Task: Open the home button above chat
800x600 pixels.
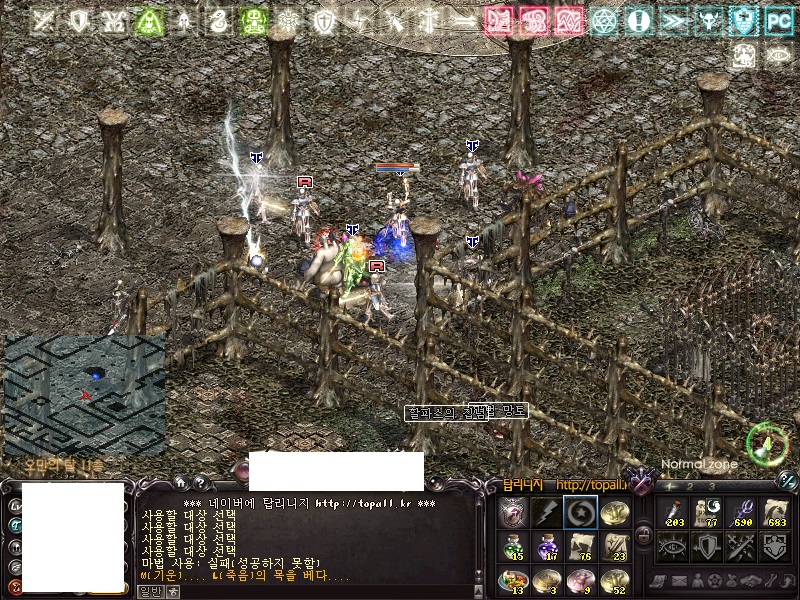Action: click(180, 482)
